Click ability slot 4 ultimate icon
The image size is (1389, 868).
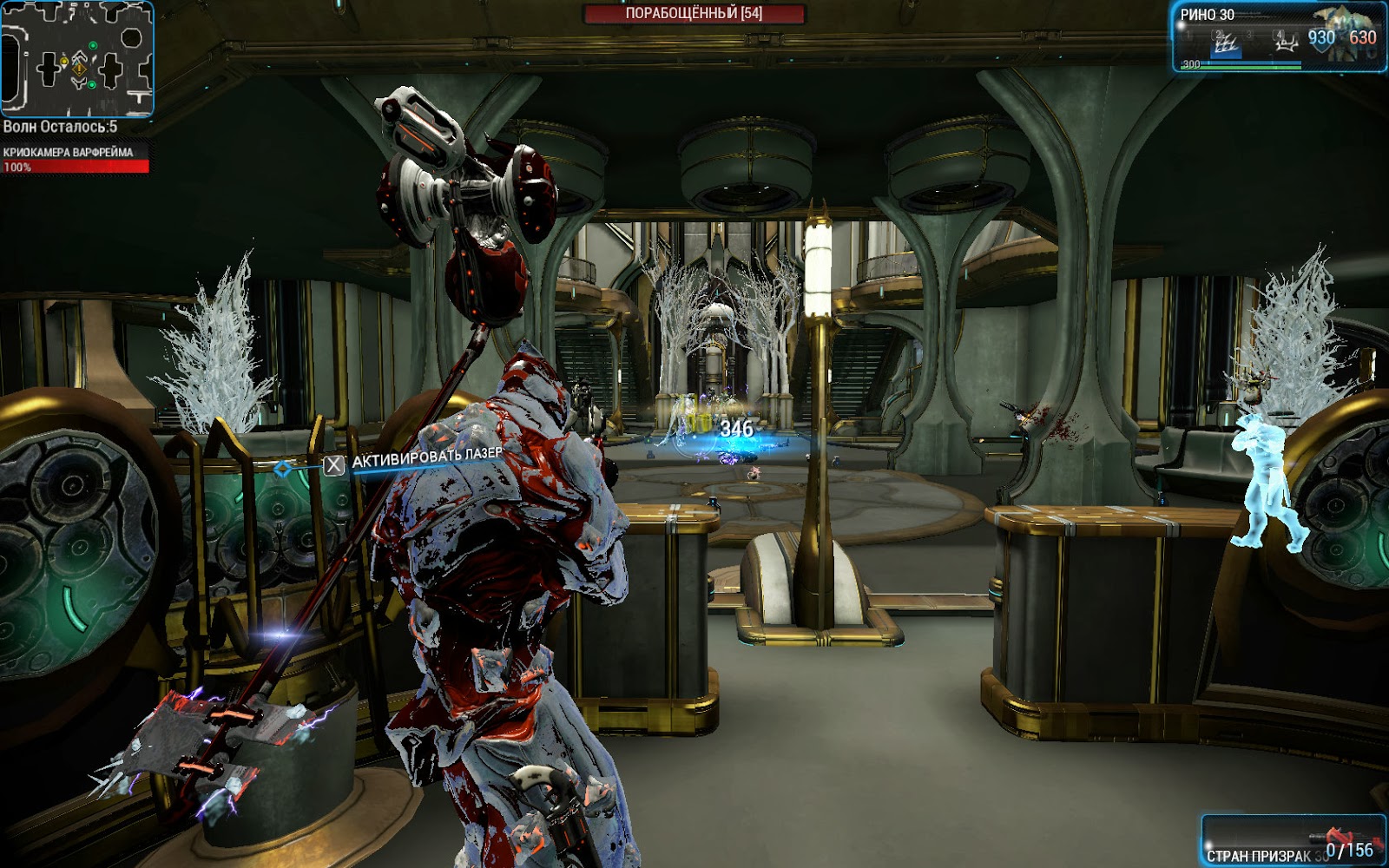(x=1287, y=43)
